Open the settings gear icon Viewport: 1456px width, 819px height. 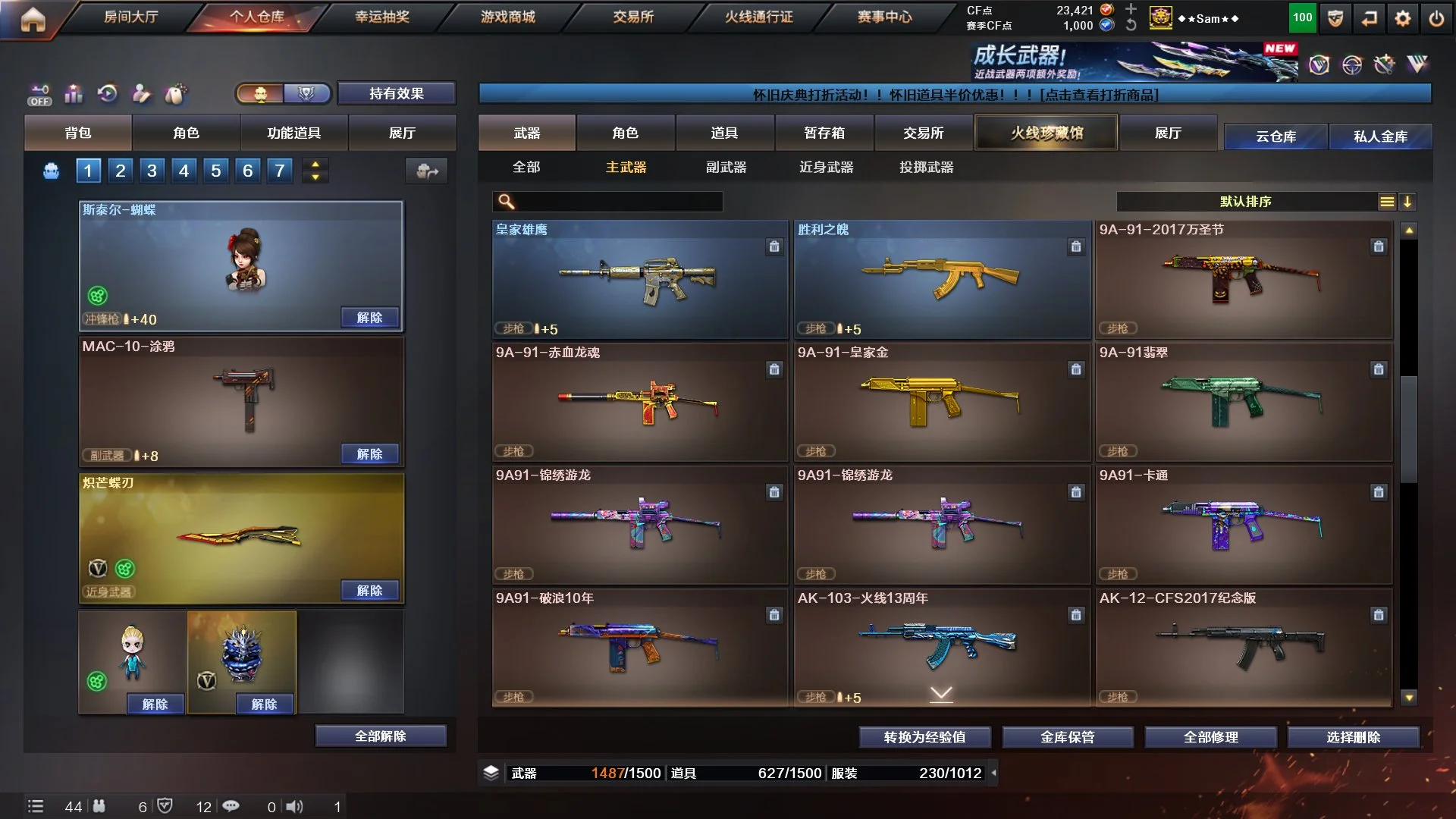1402,19
